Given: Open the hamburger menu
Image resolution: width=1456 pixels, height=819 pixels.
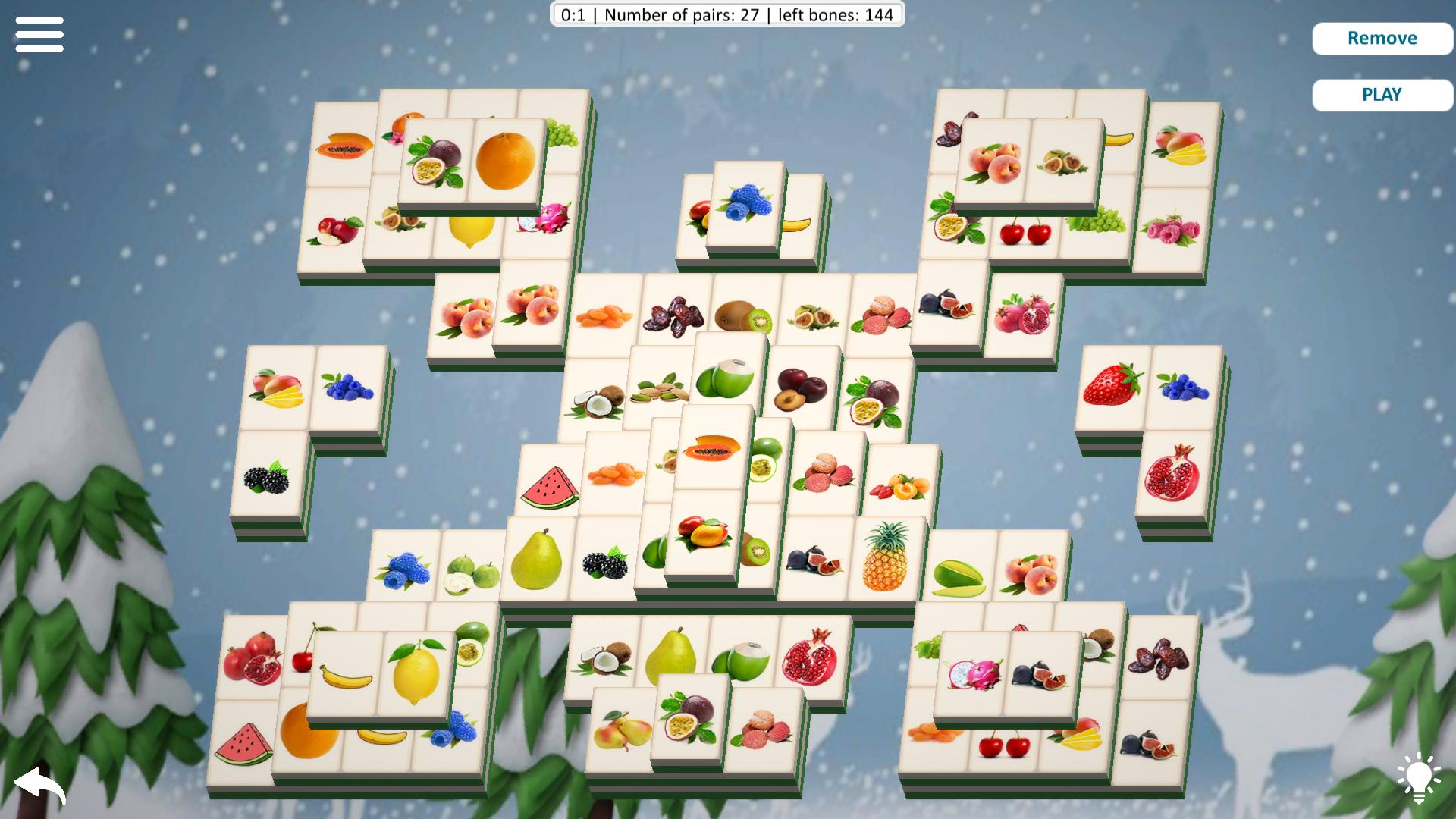Looking at the screenshot, I should click(39, 35).
